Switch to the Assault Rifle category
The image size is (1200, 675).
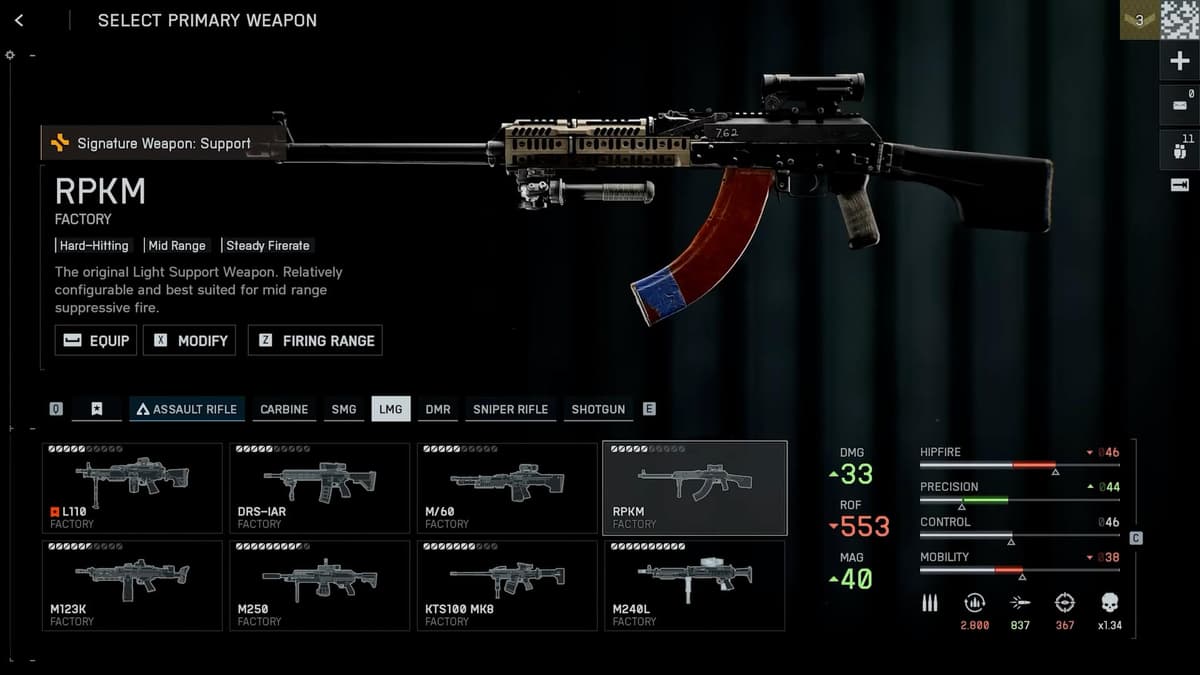(187, 409)
